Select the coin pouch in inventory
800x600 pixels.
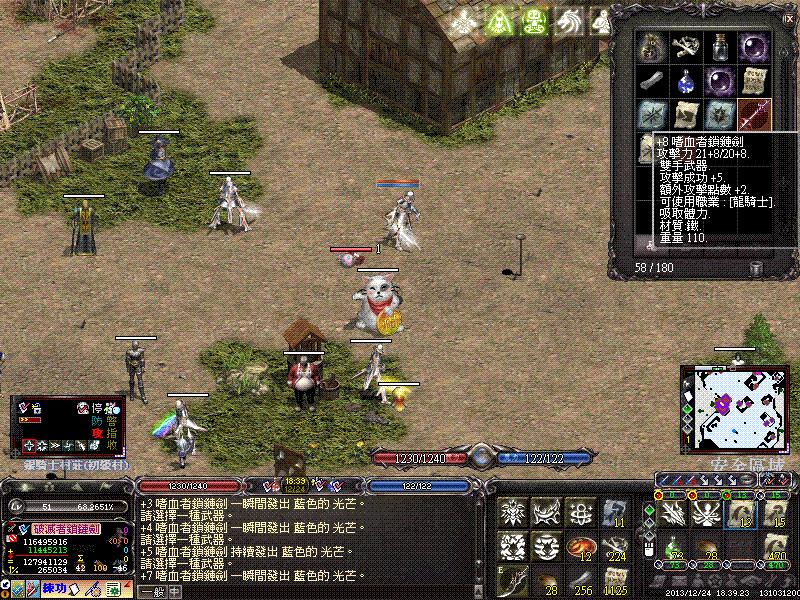653,47
